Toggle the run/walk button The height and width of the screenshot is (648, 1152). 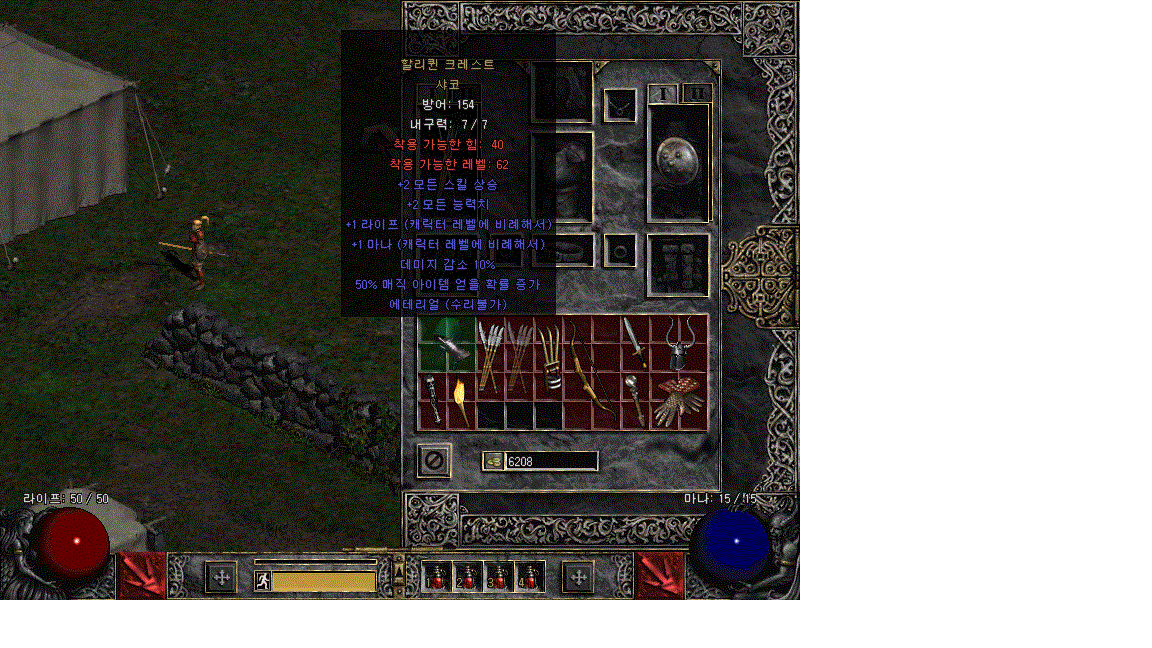[x=263, y=581]
